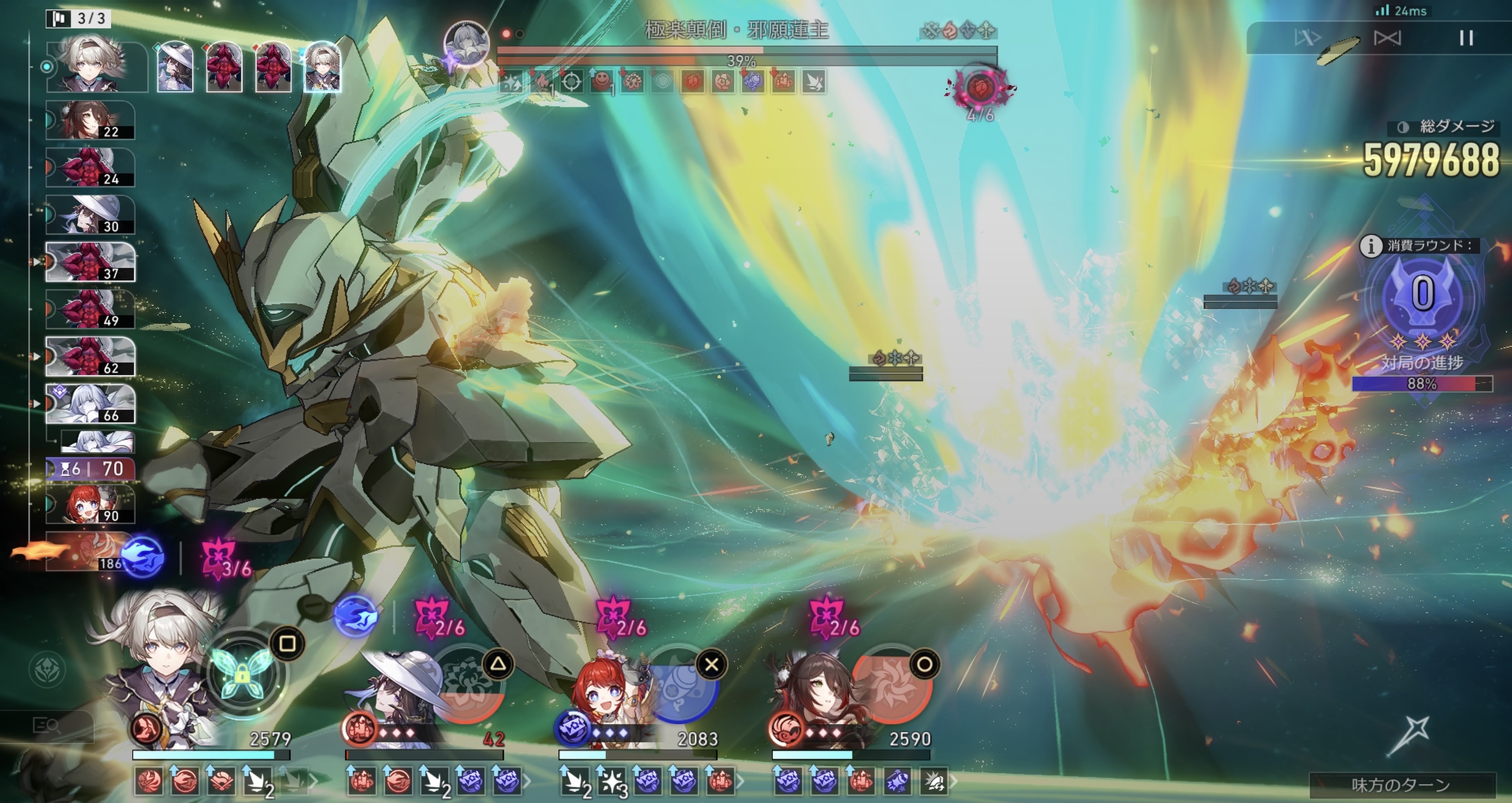Select the turn order entry numbered 66
1512x803 pixels.
pyautogui.click(x=90, y=404)
